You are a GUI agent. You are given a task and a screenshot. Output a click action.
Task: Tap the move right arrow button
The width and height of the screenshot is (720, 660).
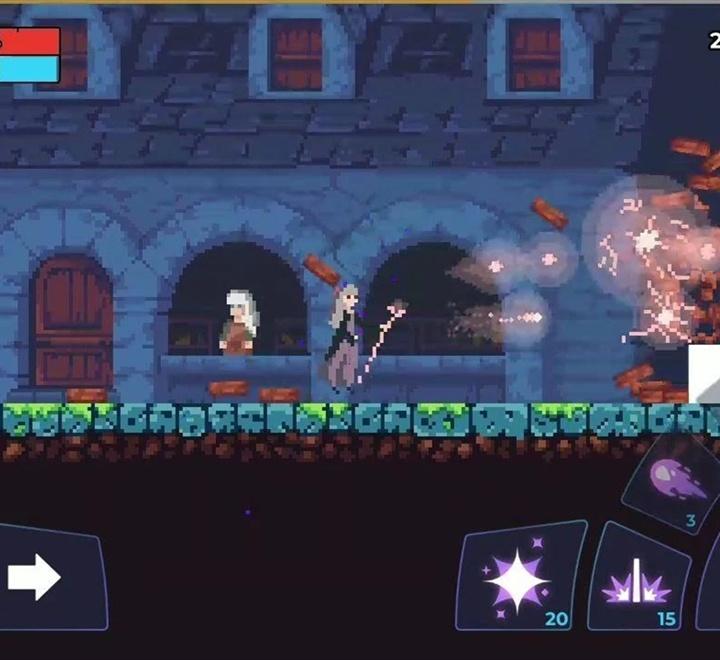pyautogui.click(x=40, y=577)
